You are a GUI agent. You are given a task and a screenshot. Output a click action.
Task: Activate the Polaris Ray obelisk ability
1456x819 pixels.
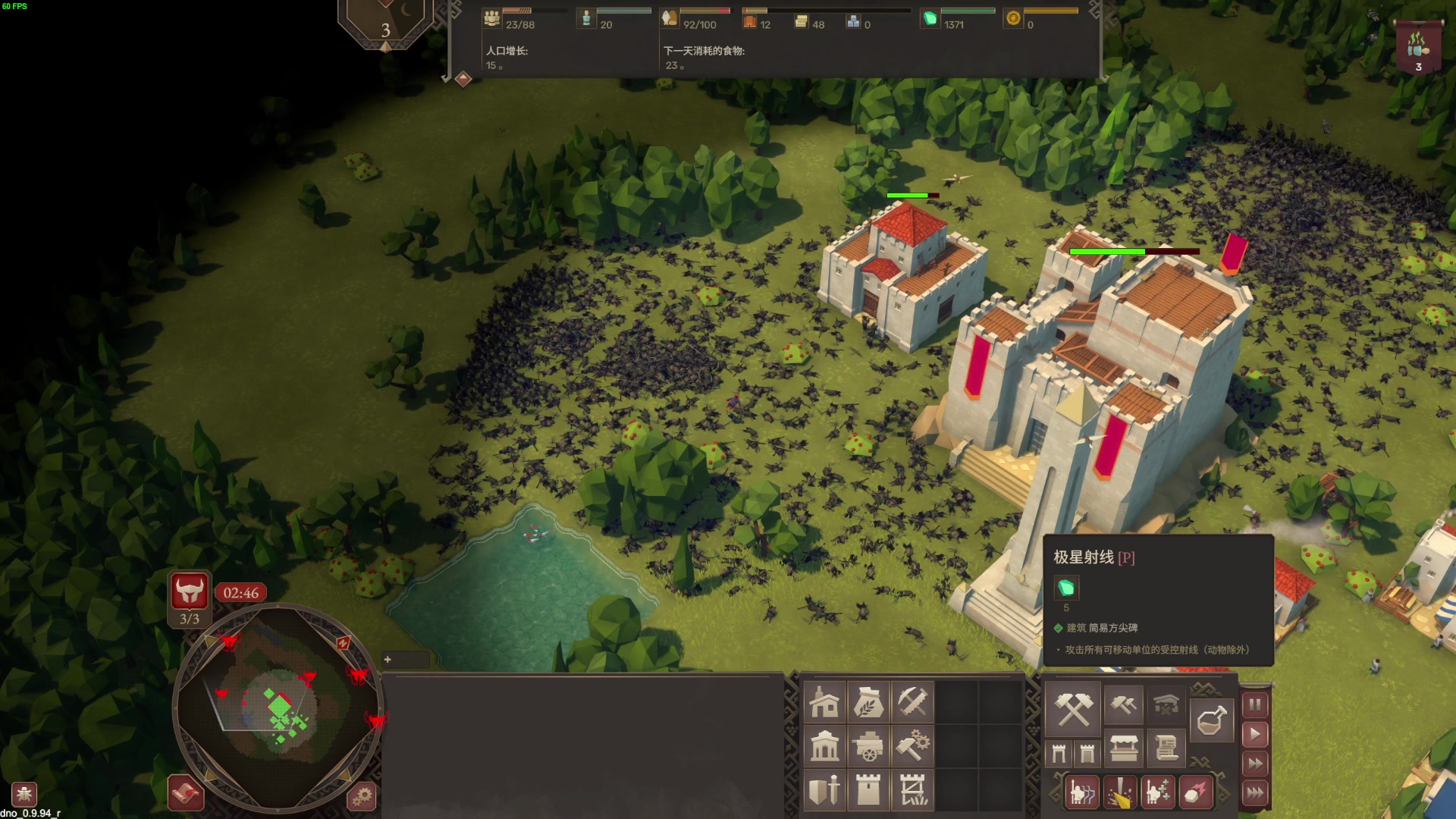1120,793
